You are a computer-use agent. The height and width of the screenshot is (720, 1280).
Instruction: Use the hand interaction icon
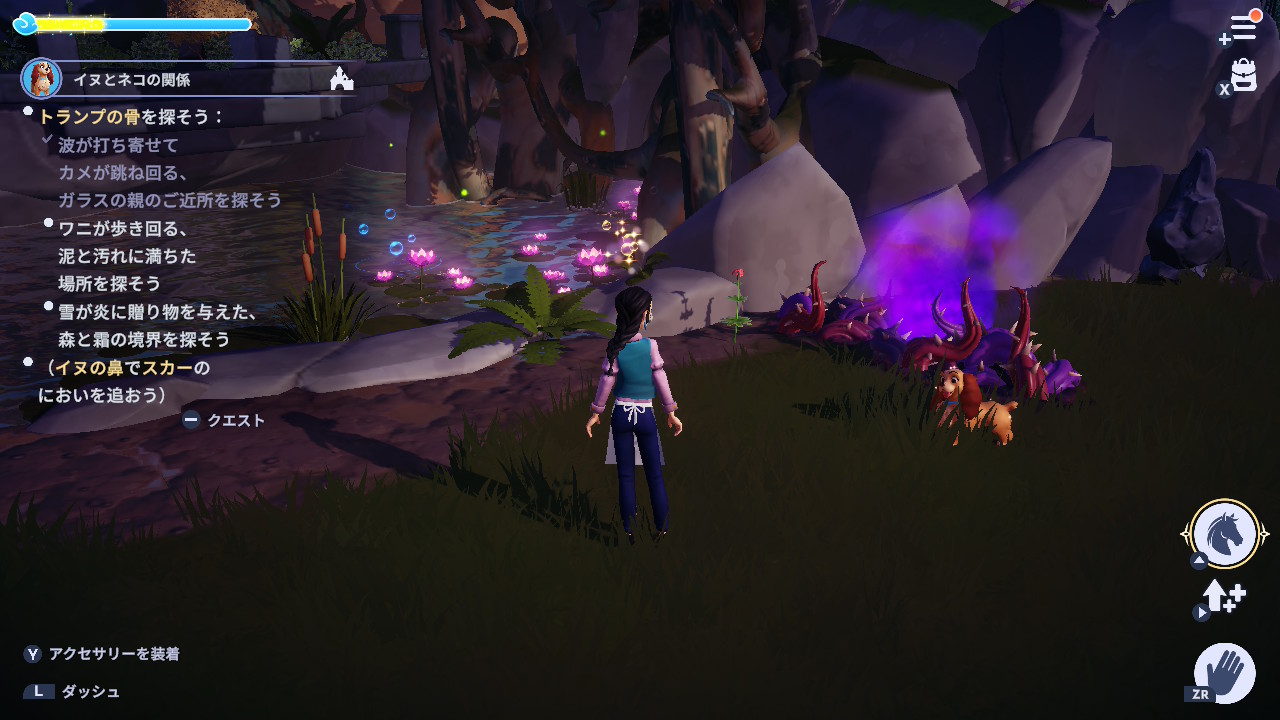click(1225, 672)
